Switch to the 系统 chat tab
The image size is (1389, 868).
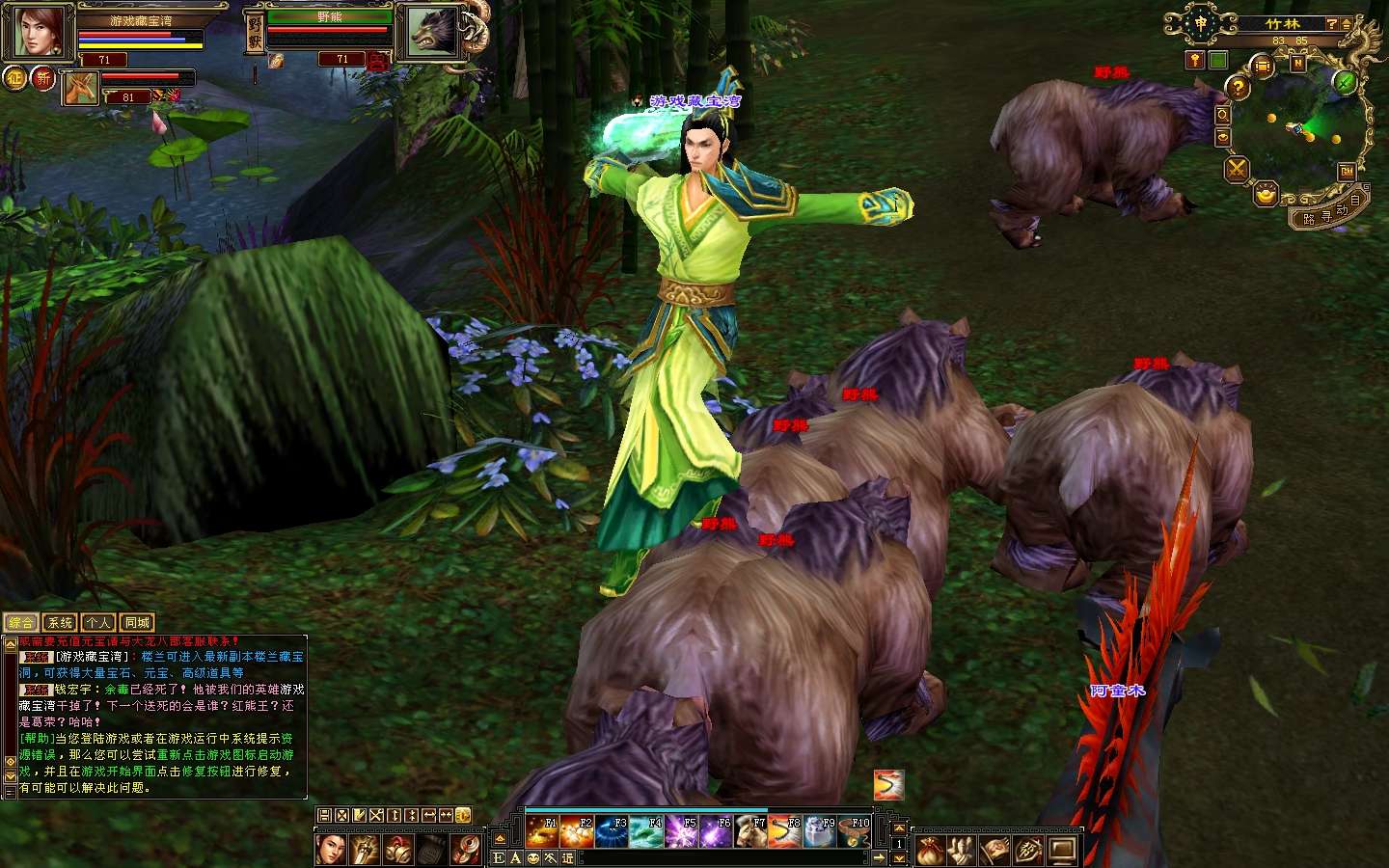coord(60,623)
